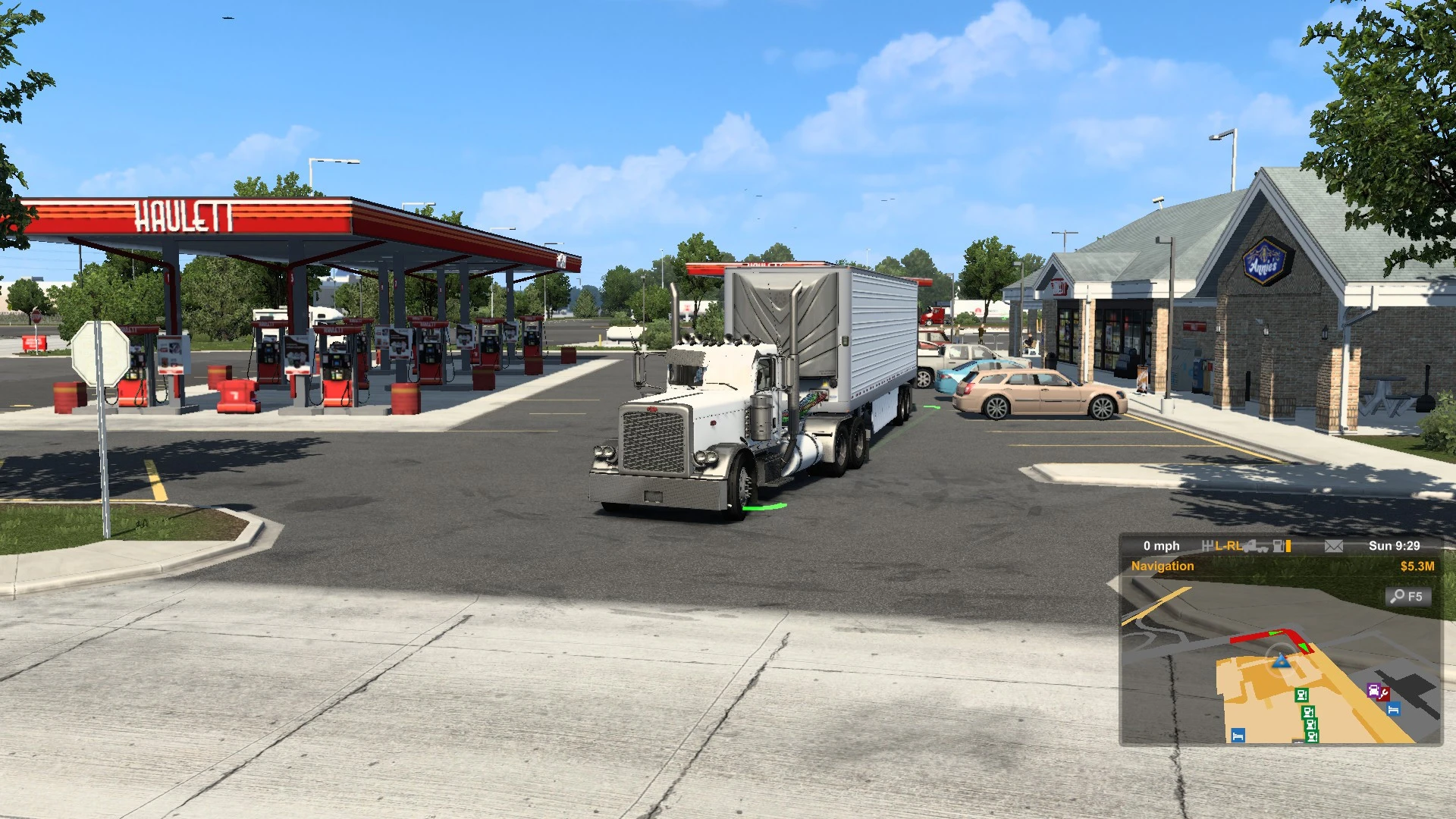Click the envelope message icon on the HUD
1456x819 pixels.
pos(1333,546)
